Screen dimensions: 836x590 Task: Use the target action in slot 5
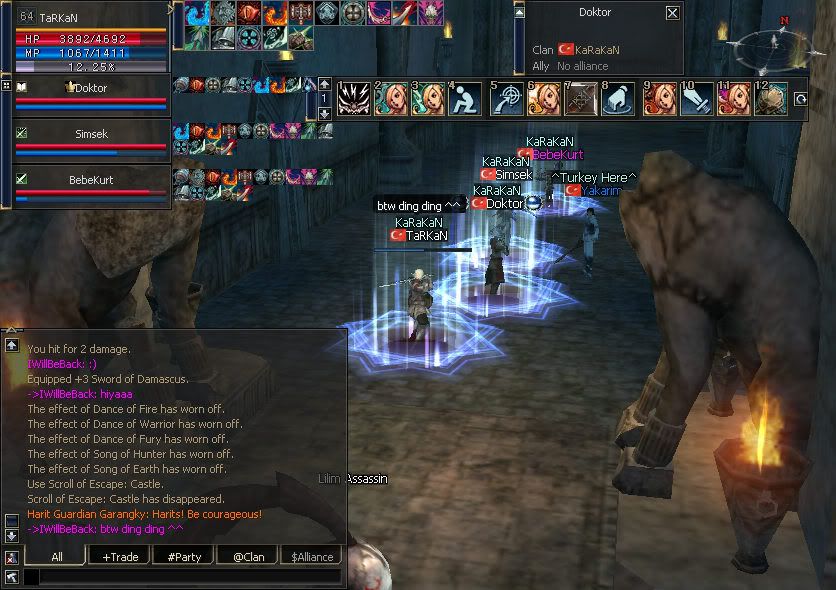click(507, 99)
